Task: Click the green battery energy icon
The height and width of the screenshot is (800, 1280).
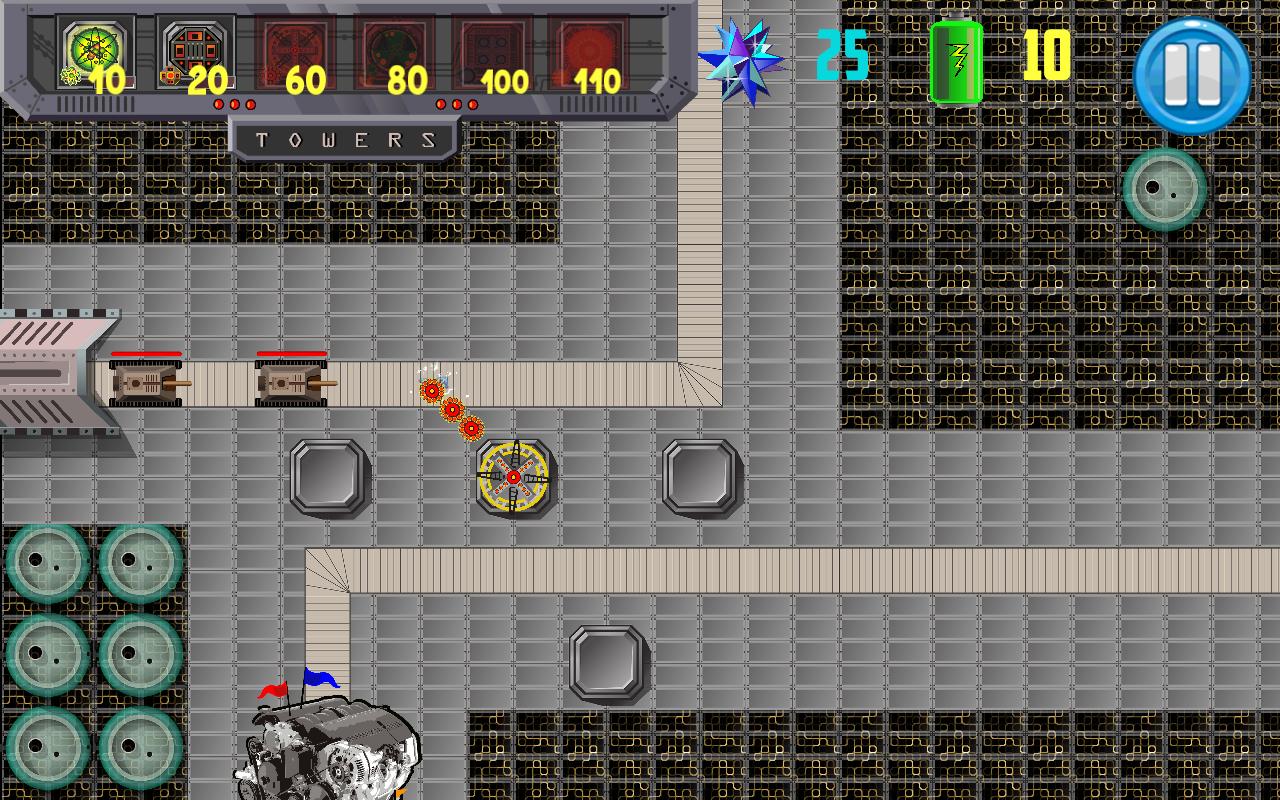Action: 955,60
